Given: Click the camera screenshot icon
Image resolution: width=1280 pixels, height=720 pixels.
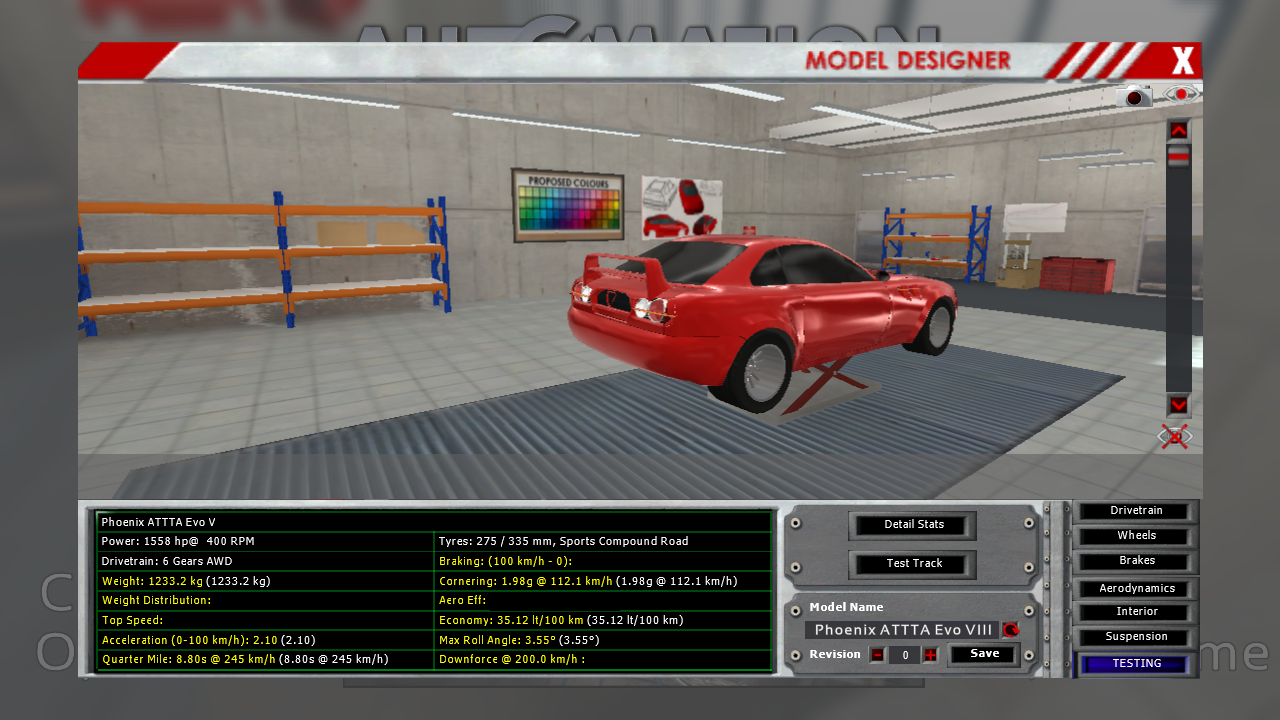Looking at the screenshot, I should coord(1134,96).
